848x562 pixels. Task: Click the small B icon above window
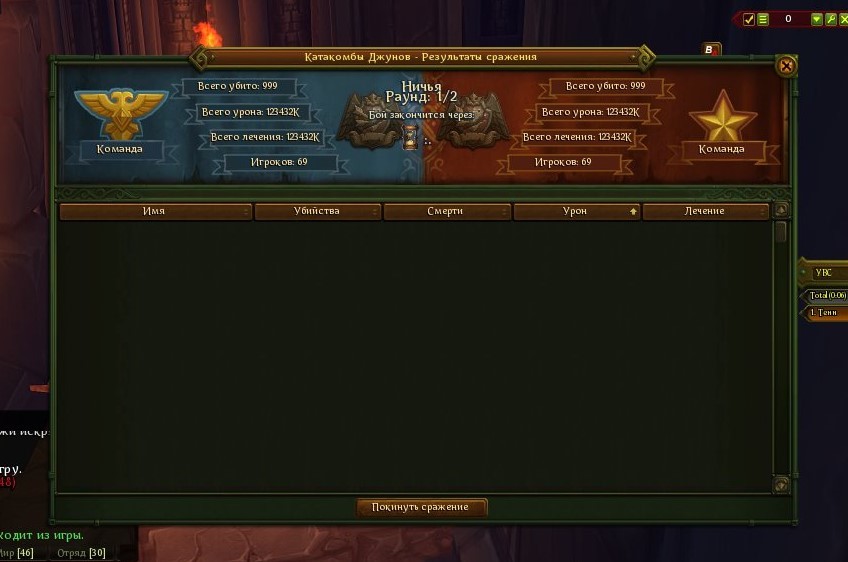(711, 49)
